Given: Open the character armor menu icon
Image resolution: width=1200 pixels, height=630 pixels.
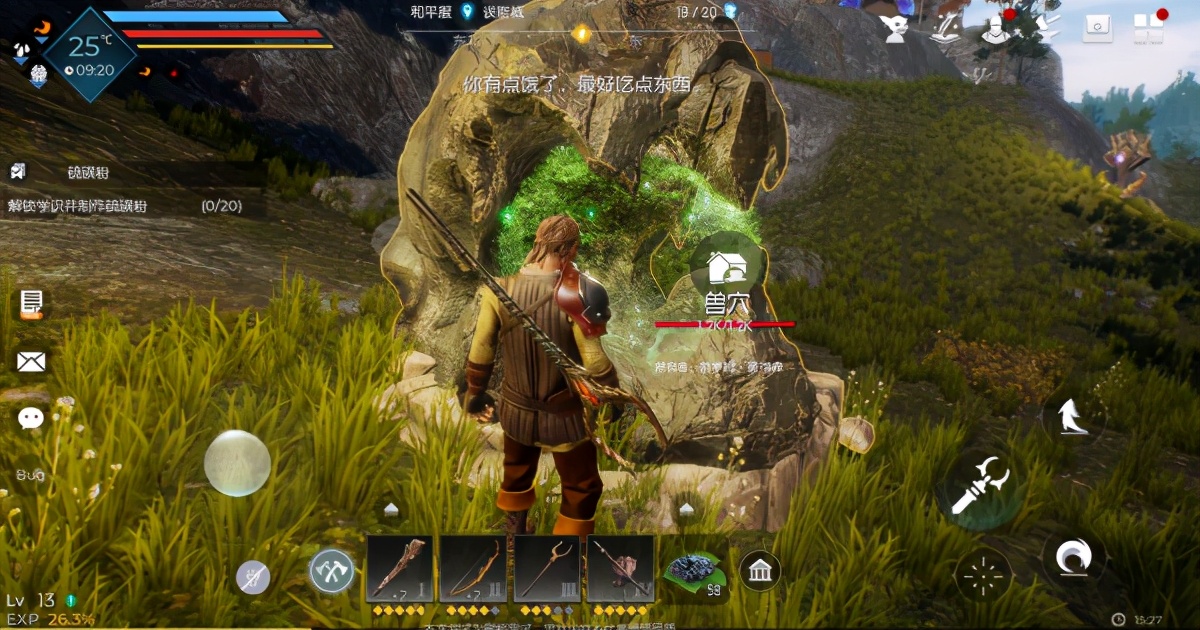Looking at the screenshot, I should tap(997, 28).
